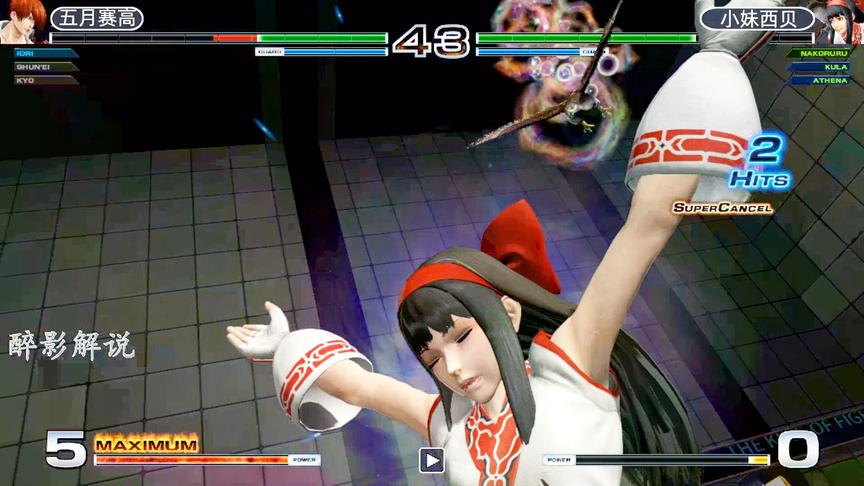Choose the SHUN'EI team roster entry

tap(38, 66)
